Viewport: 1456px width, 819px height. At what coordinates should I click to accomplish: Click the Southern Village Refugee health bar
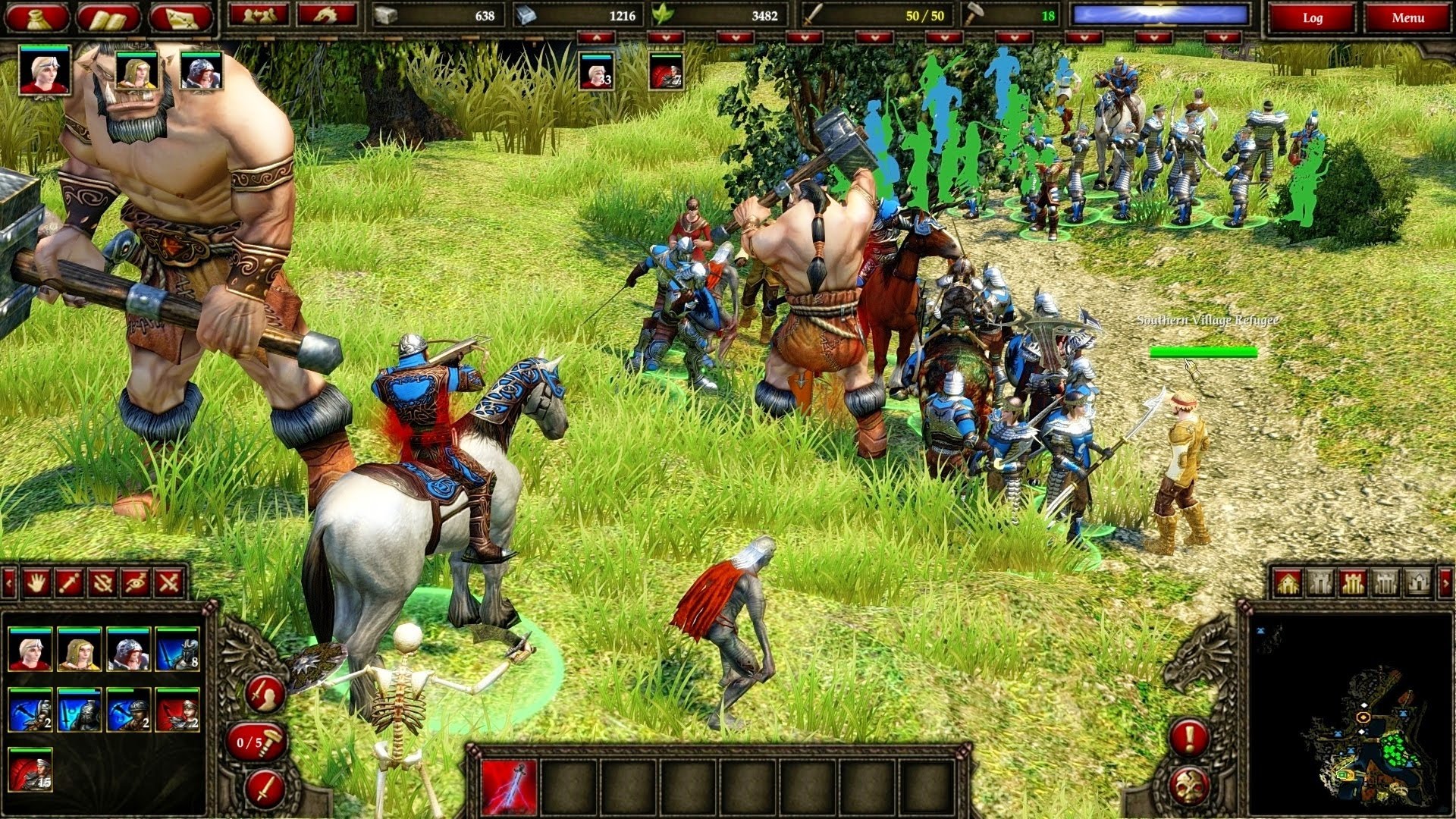pyautogui.click(x=1204, y=352)
